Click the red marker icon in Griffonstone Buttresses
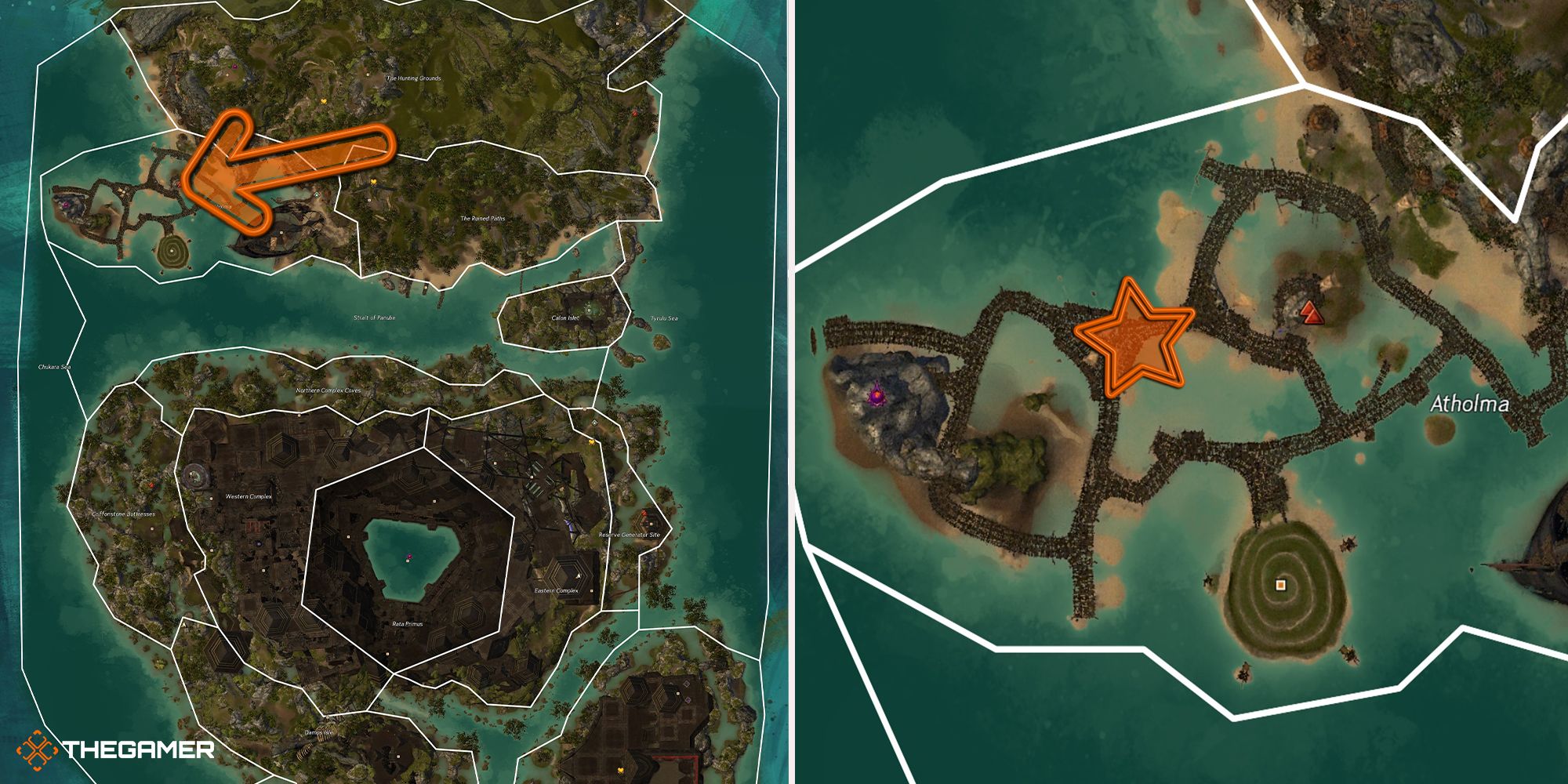This screenshot has height=784, width=1568. pos(152,485)
